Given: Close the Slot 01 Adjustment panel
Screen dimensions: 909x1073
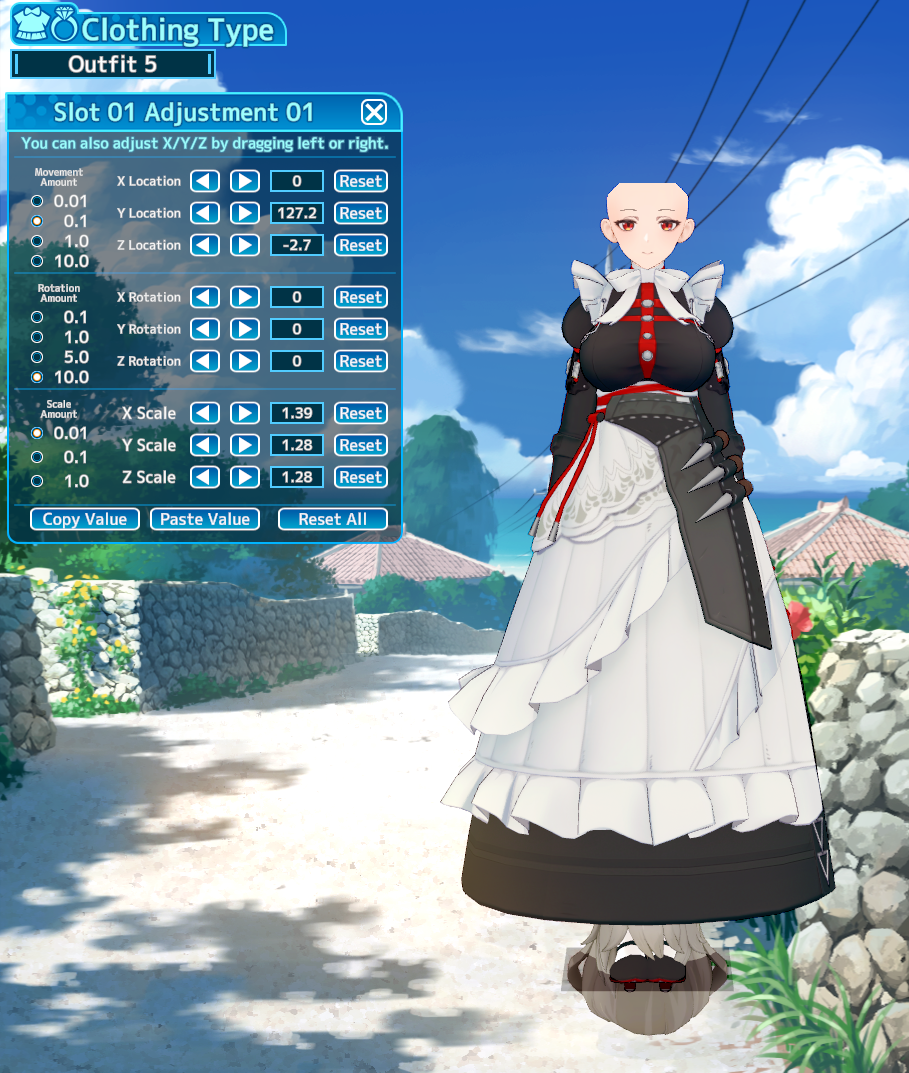Looking at the screenshot, I should pyautogui.click(x=373, y=112).
